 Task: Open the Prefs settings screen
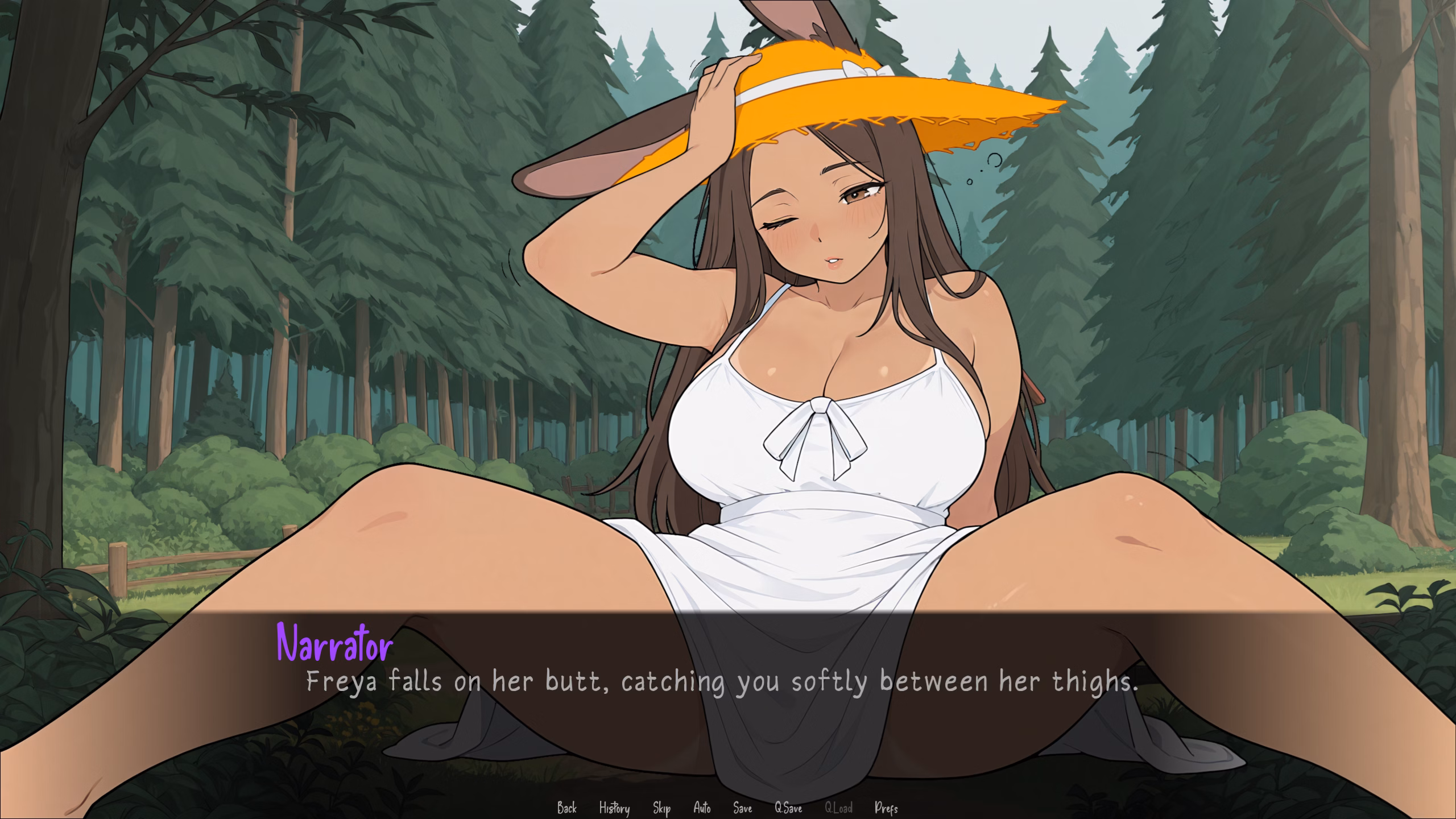(886, 808)
